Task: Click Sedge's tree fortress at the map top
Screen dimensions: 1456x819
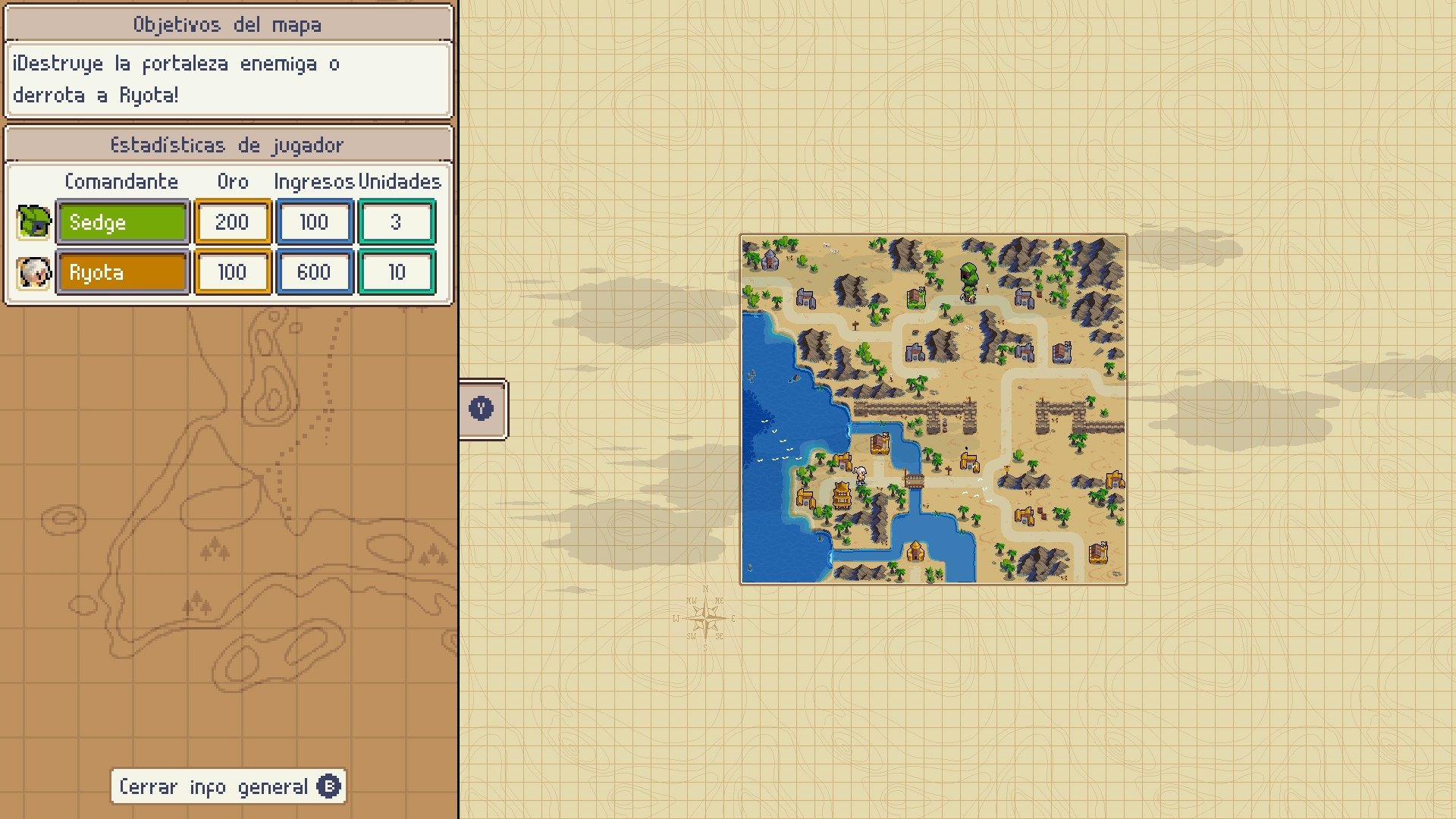Action: (x=969, y=275)
